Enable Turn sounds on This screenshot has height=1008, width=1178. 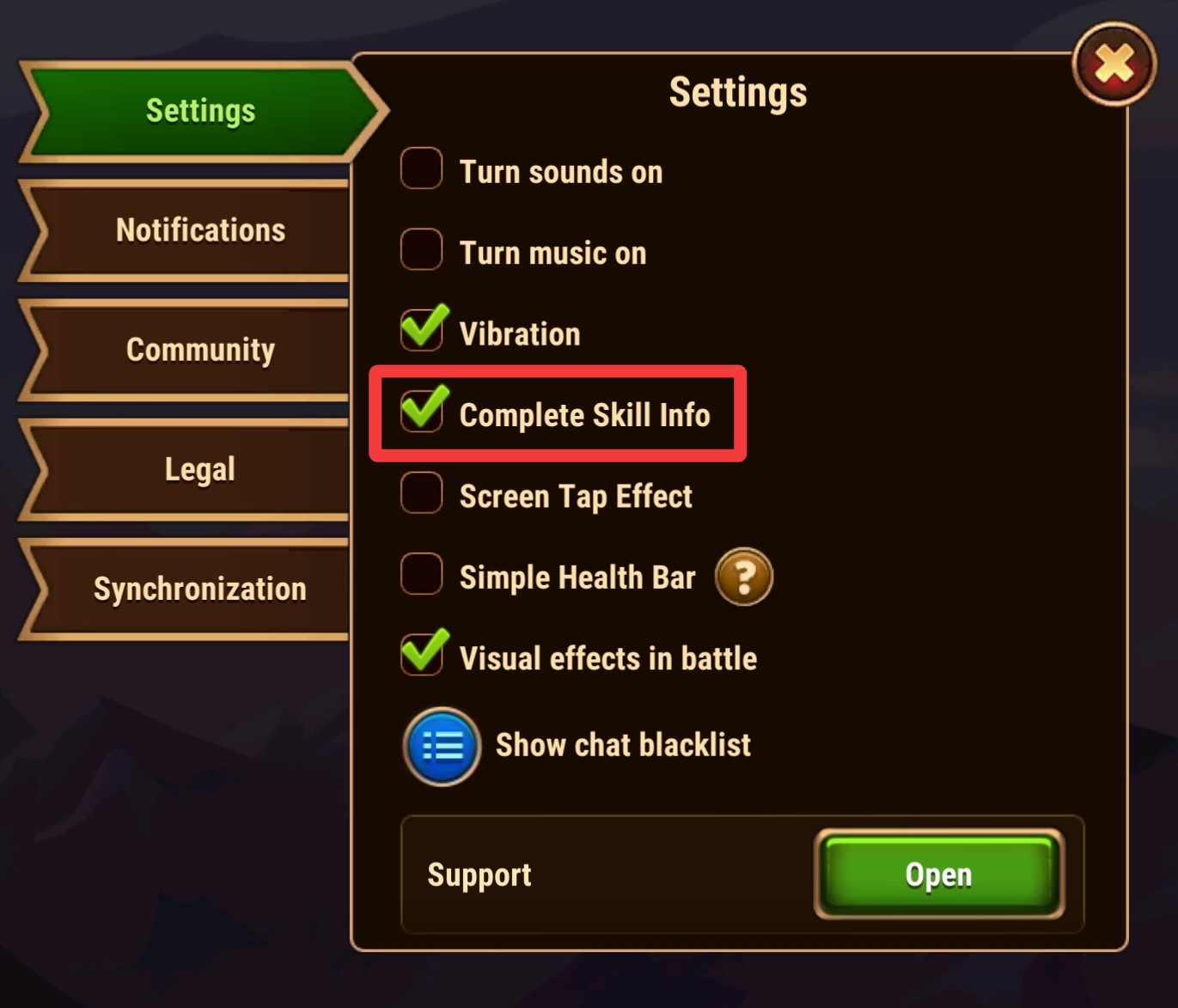click(422, 168)
